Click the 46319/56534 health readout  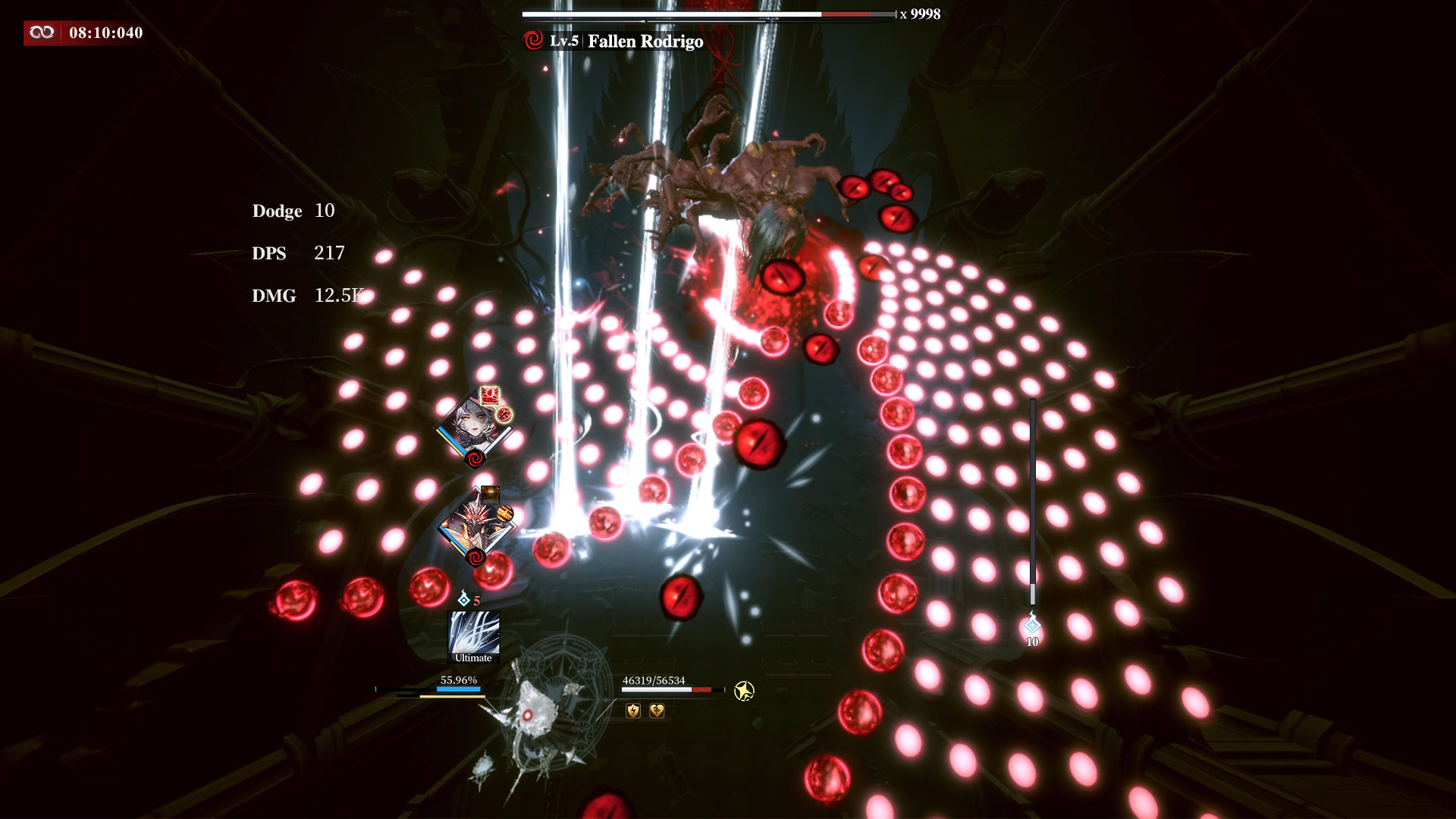653,680
